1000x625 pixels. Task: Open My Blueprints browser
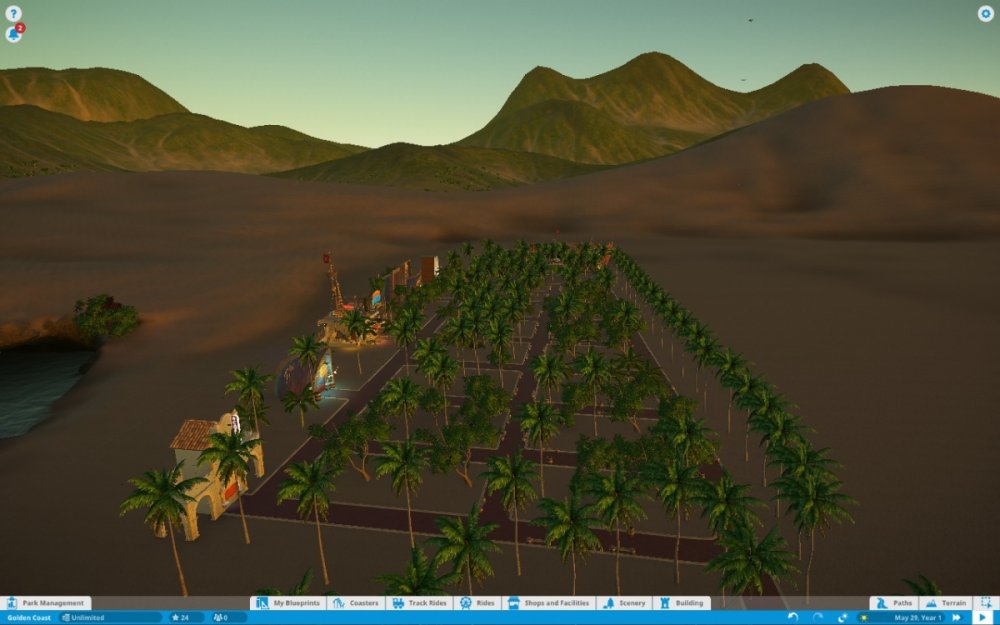[x=288, y=603]
